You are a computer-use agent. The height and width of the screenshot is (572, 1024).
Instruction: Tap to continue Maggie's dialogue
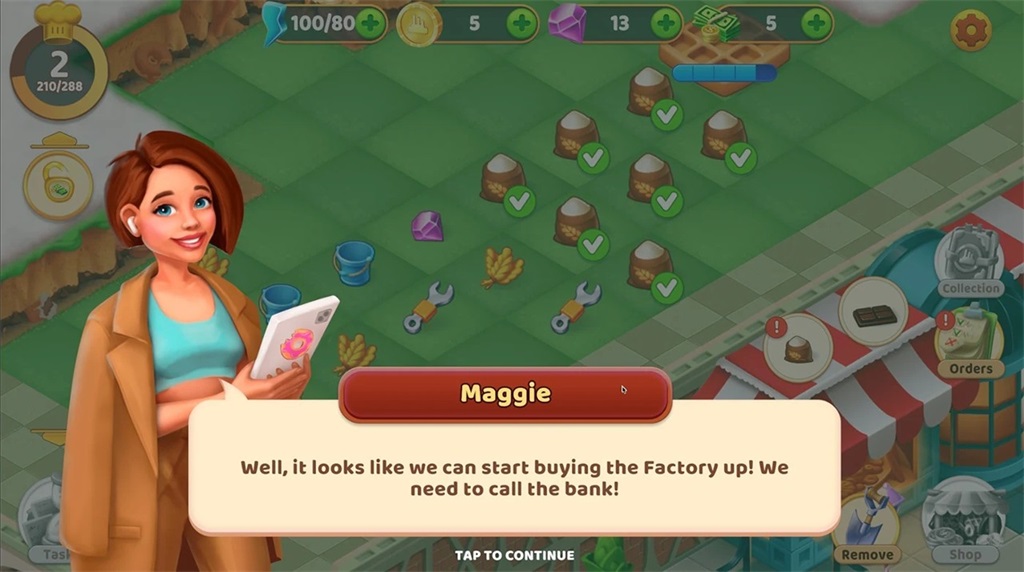click(x=514, y=555)
